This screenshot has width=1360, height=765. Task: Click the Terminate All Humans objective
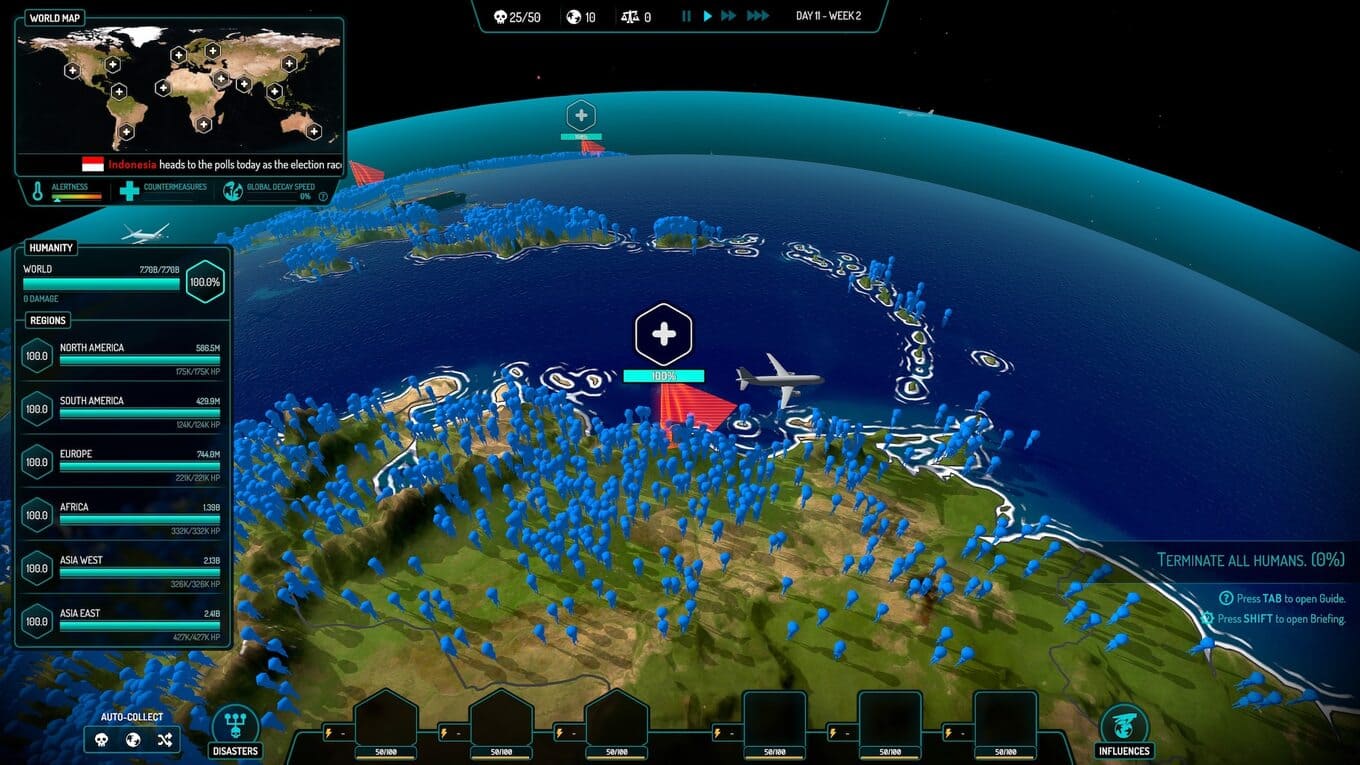click(x=1250, y=560)
